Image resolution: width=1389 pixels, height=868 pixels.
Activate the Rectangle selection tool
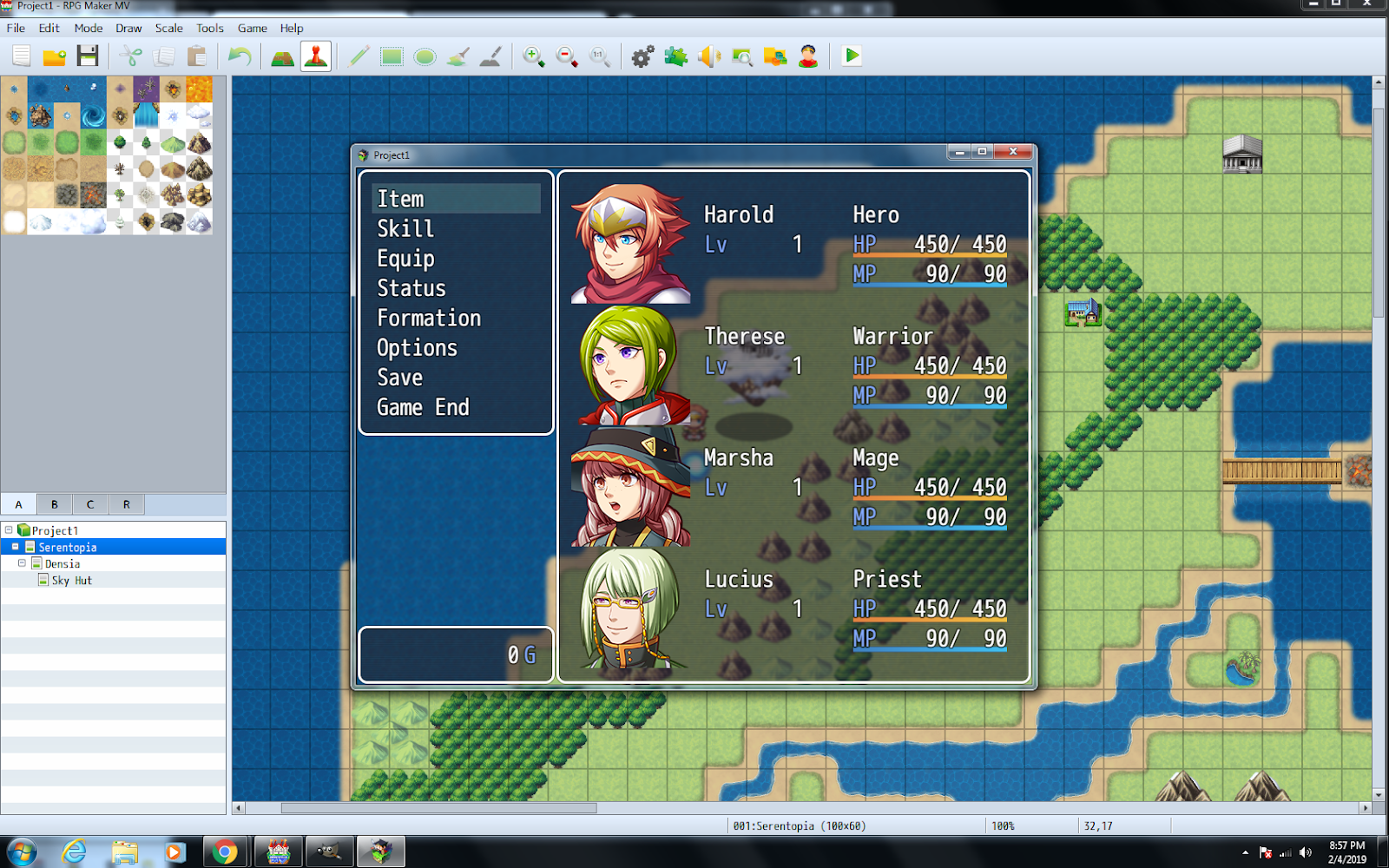tap(391, 56)
